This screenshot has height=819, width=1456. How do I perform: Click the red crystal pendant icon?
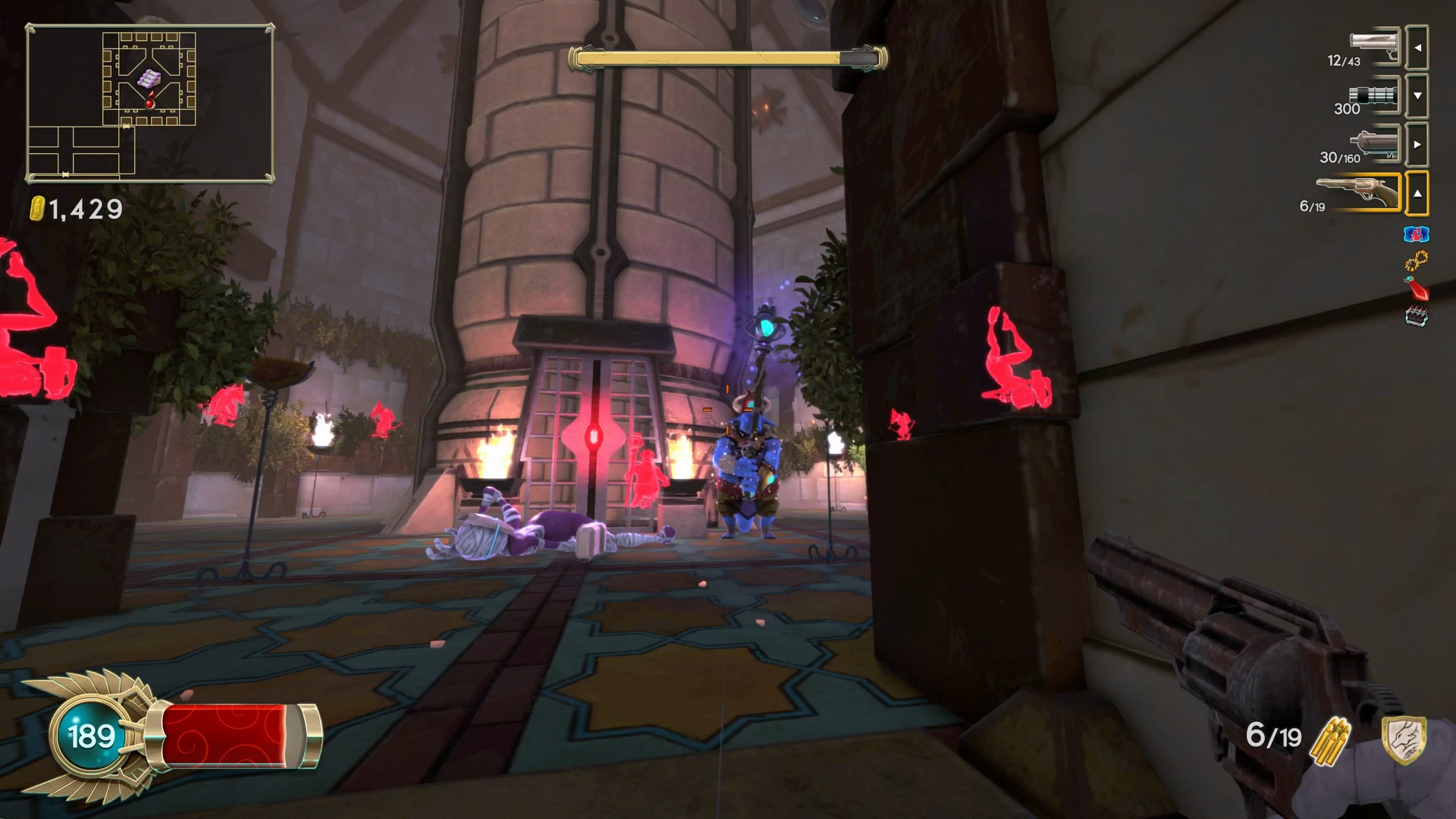tap(1416, 289)
